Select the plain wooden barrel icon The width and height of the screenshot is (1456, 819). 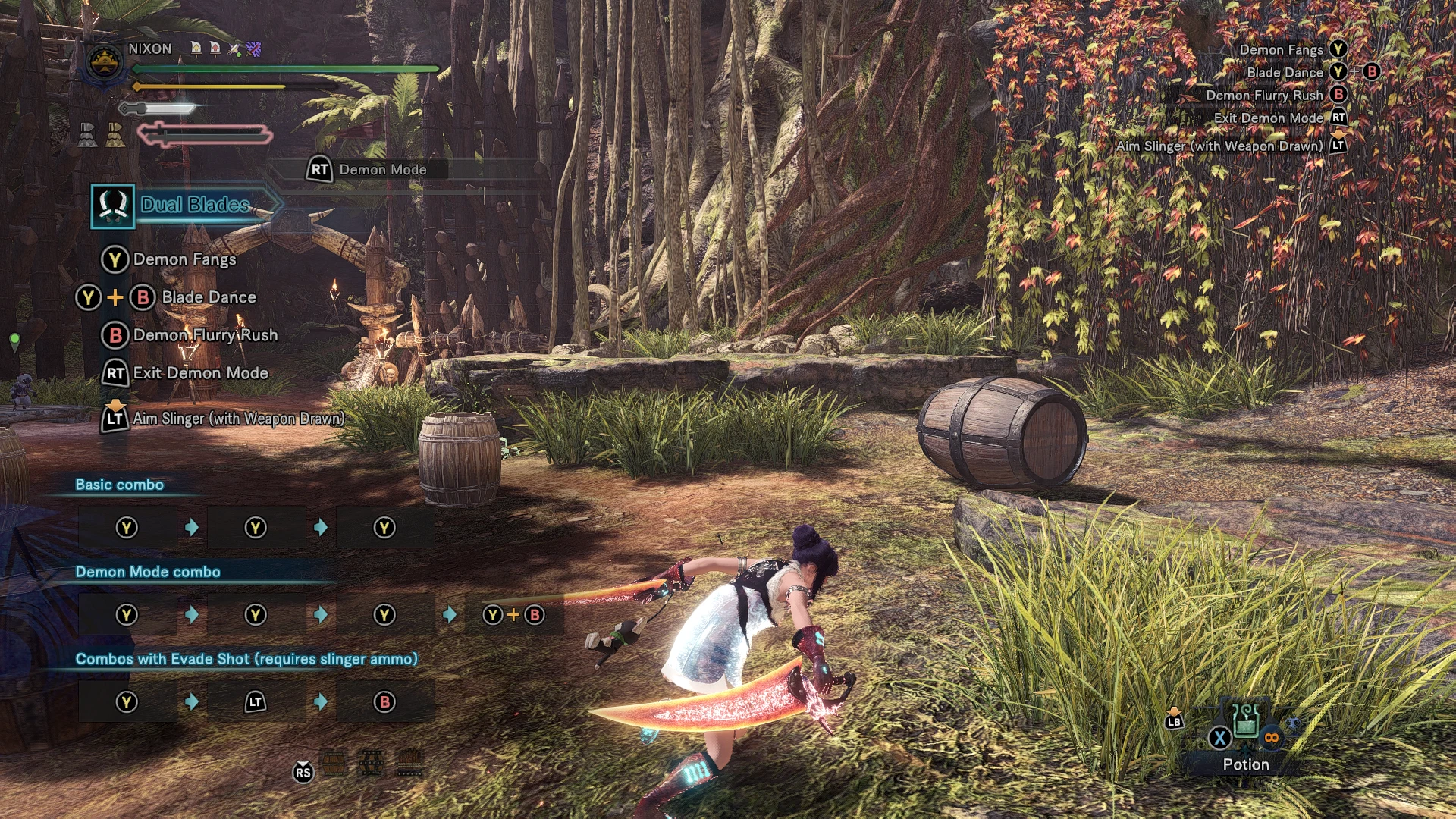[x=334, y=764]
